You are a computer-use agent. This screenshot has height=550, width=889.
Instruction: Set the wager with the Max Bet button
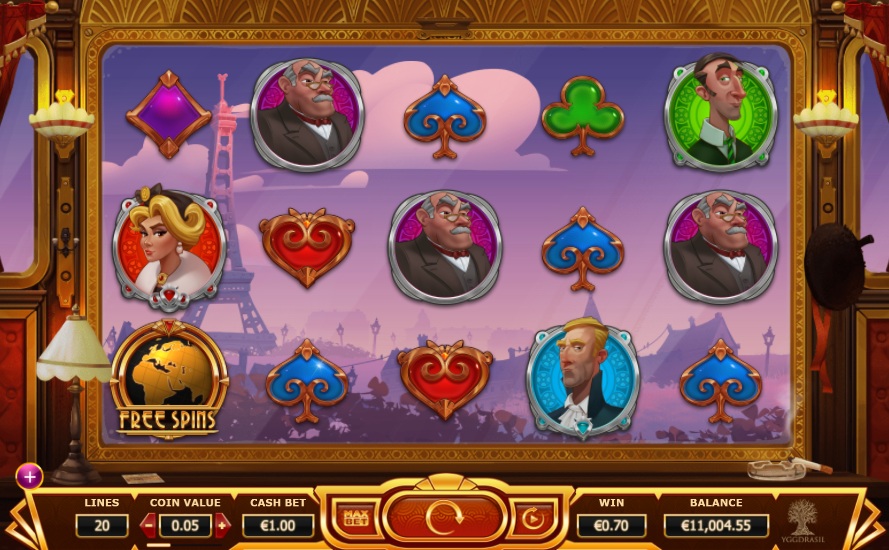[x=356, y=518]
